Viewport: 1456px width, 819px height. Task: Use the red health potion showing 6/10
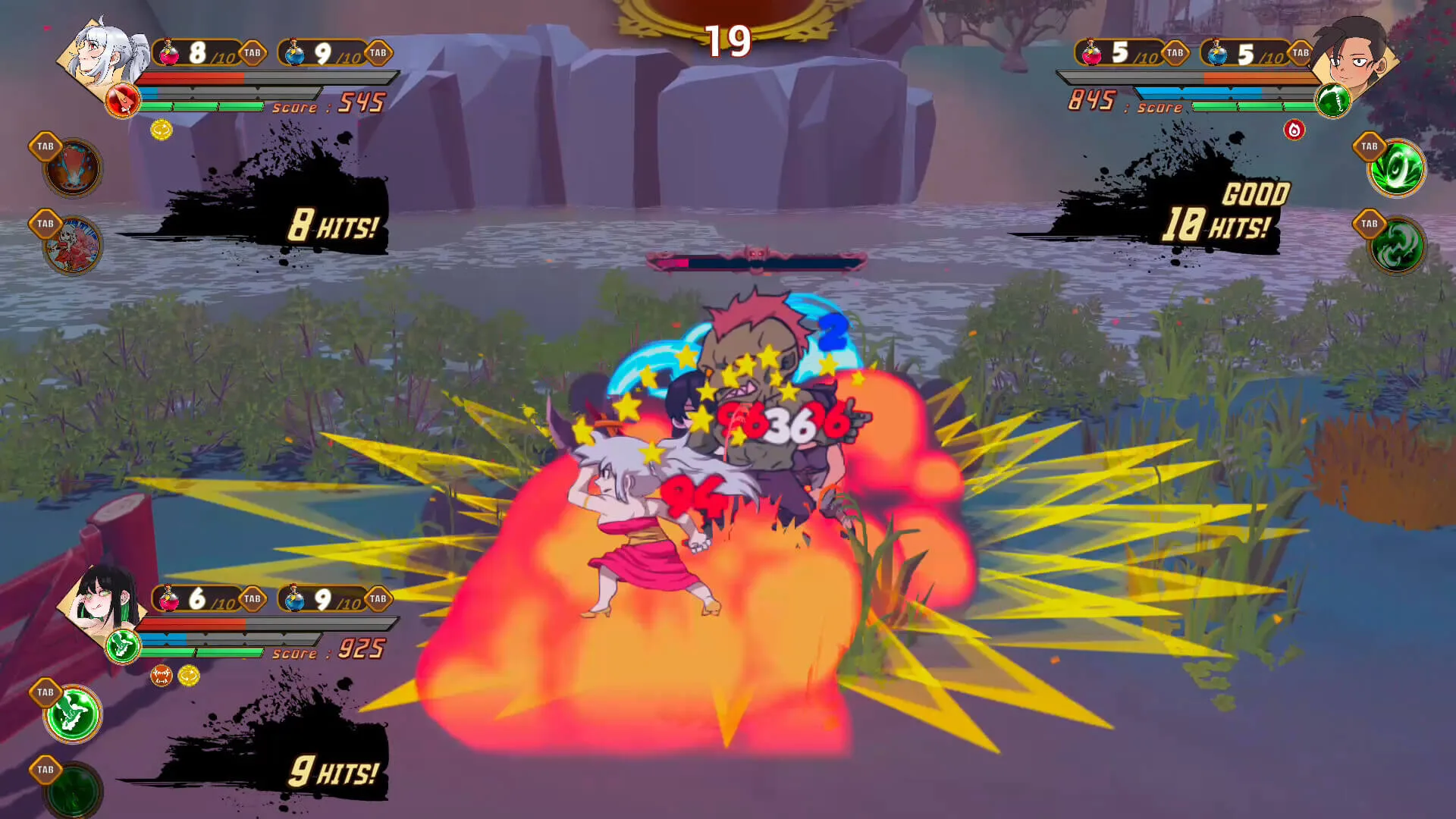click(x=169, y=599)
